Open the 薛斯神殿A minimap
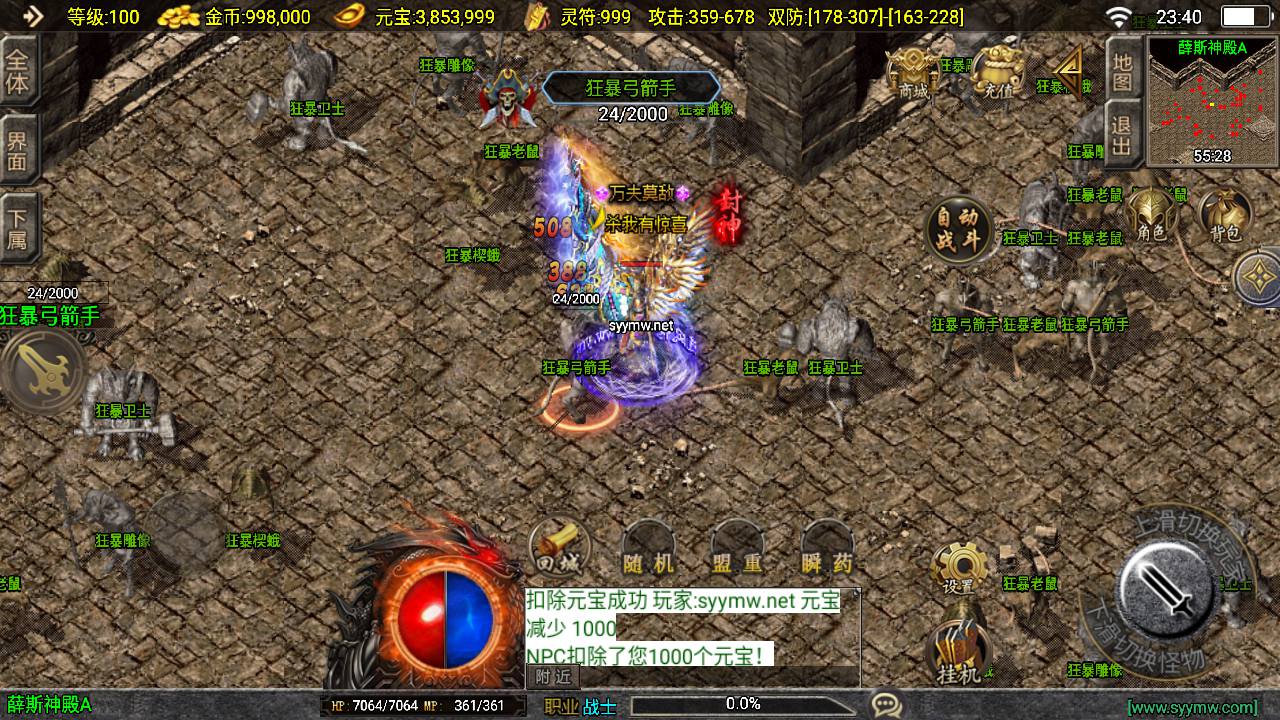1280x720 pixels. (x=1212, y=100)
